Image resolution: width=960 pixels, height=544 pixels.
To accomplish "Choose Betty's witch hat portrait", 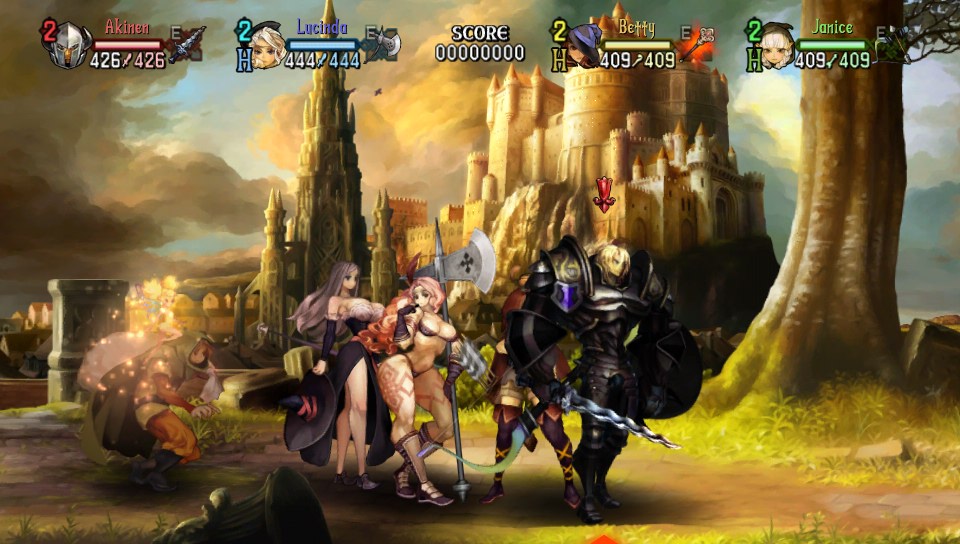I will [584, 46].
